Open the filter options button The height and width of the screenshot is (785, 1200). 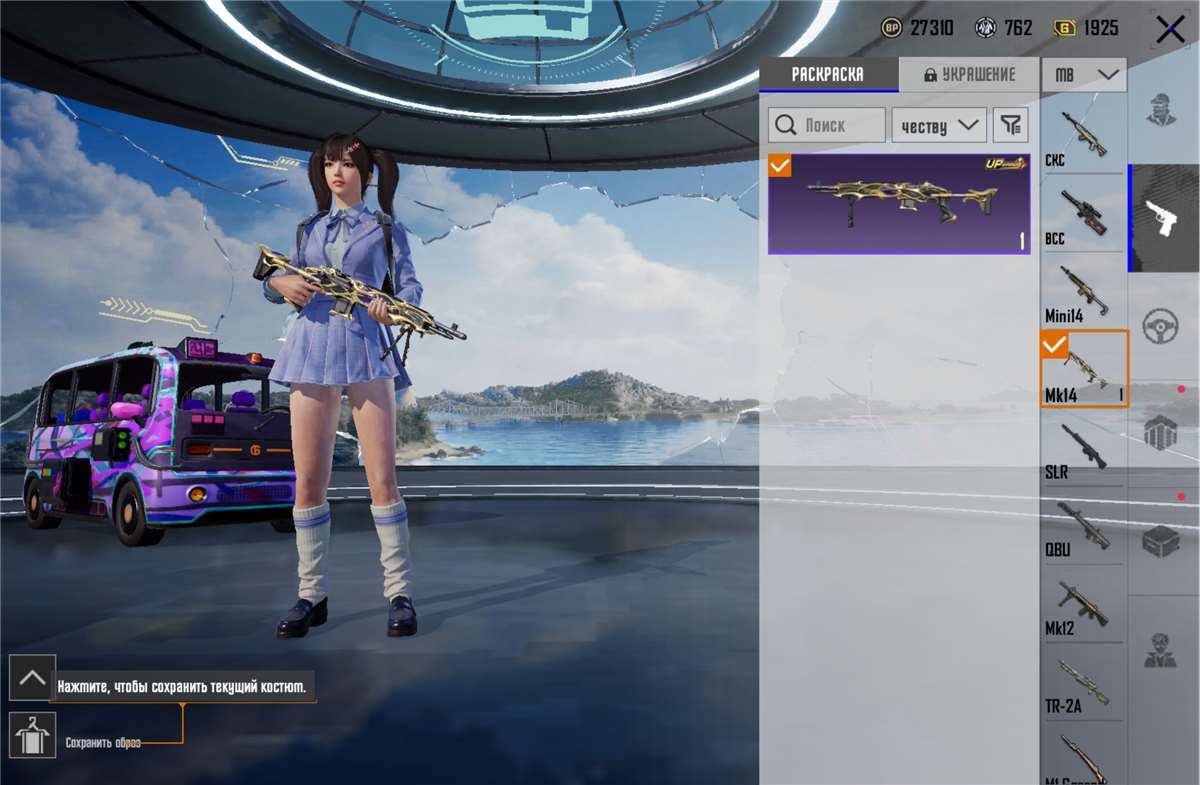tap(1011, 125)
